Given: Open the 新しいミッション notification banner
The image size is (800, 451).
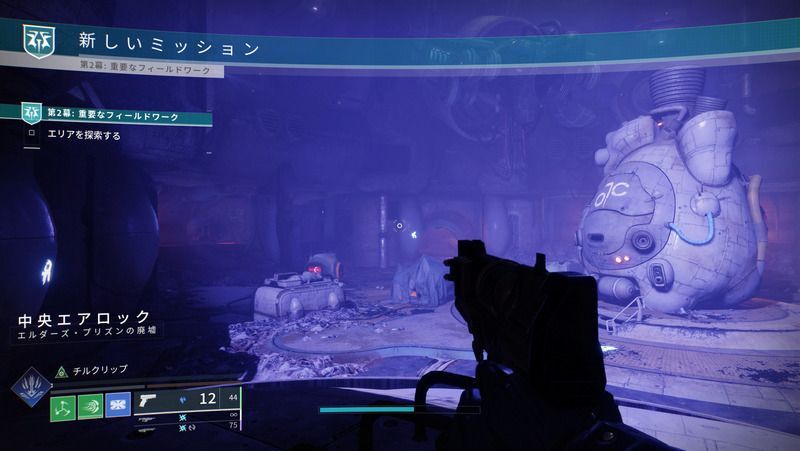Looking at the screenshot, I should (x=170, y=46).
